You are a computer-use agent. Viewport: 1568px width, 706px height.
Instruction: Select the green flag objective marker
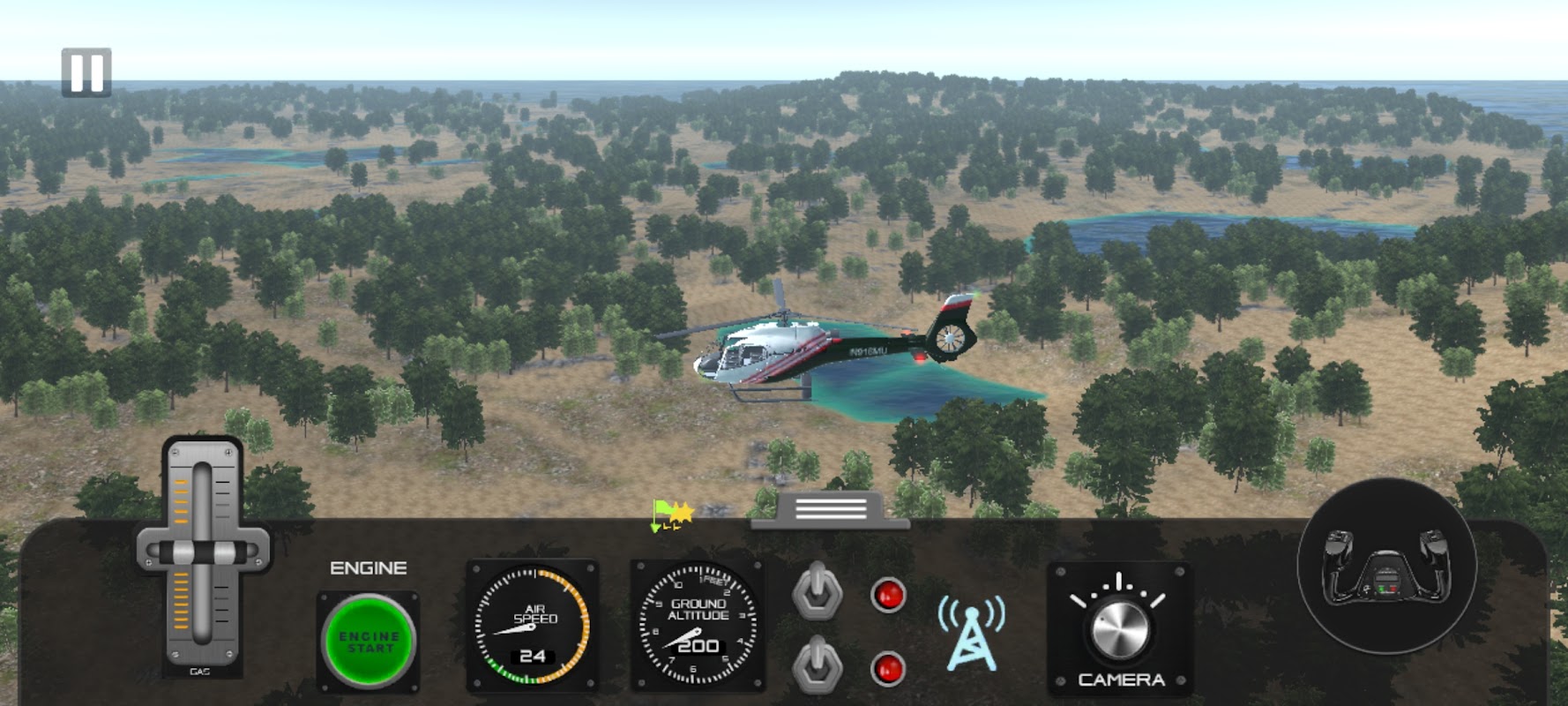662,515
